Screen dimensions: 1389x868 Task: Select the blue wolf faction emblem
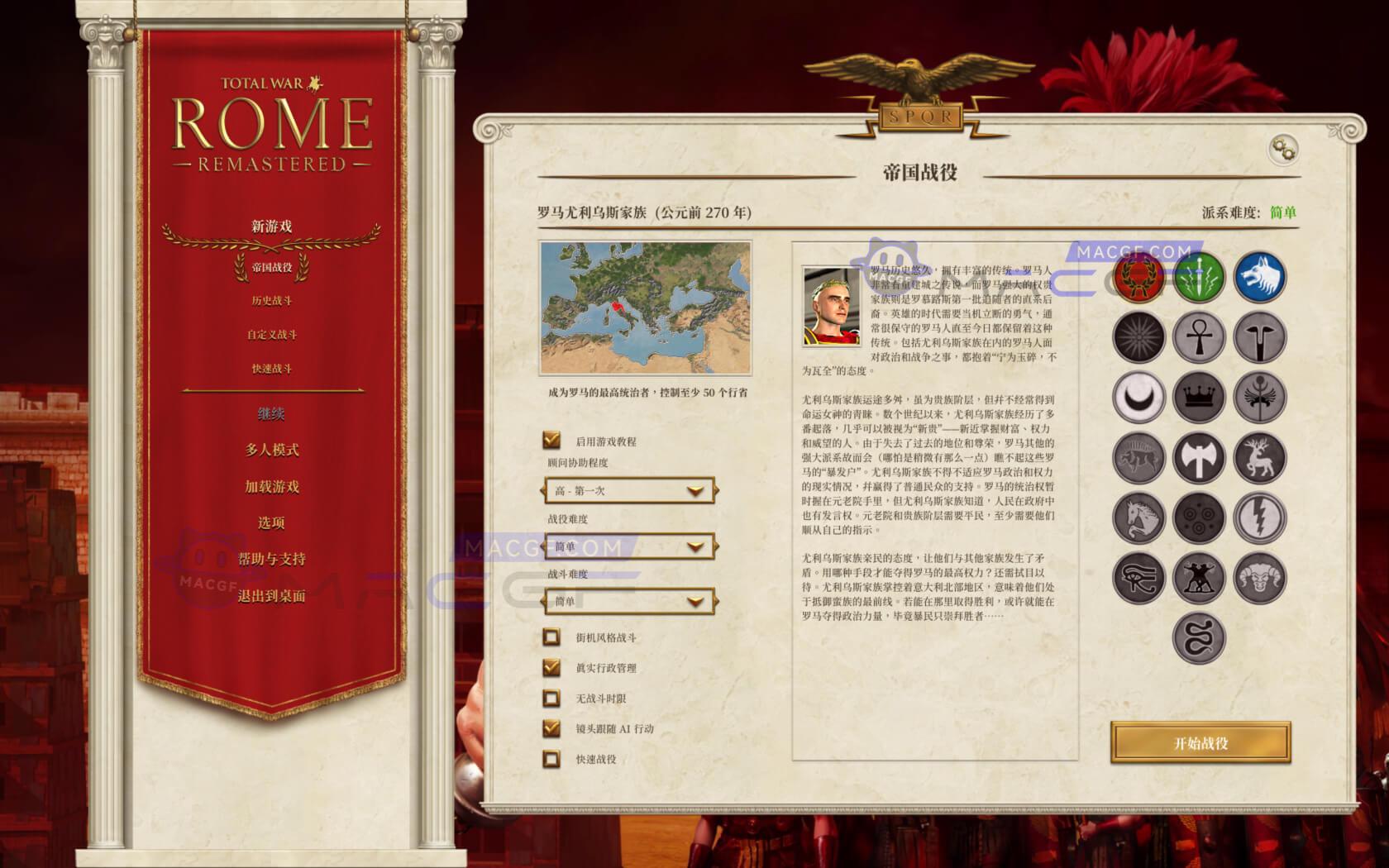[x=1260, y=279]
